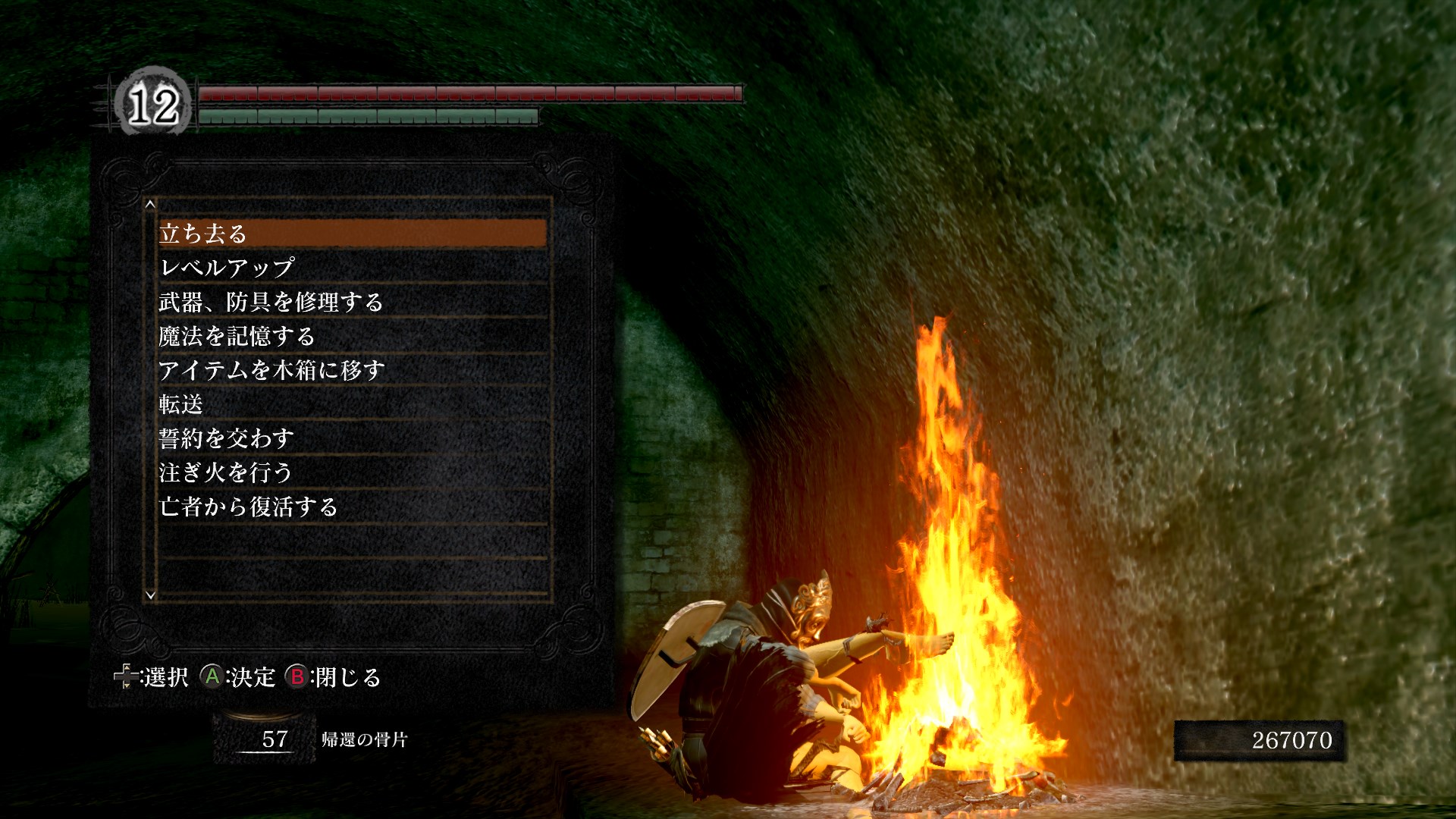
Task: Select アイテムを木箱に移す storage box option
Action: point(353,370)
